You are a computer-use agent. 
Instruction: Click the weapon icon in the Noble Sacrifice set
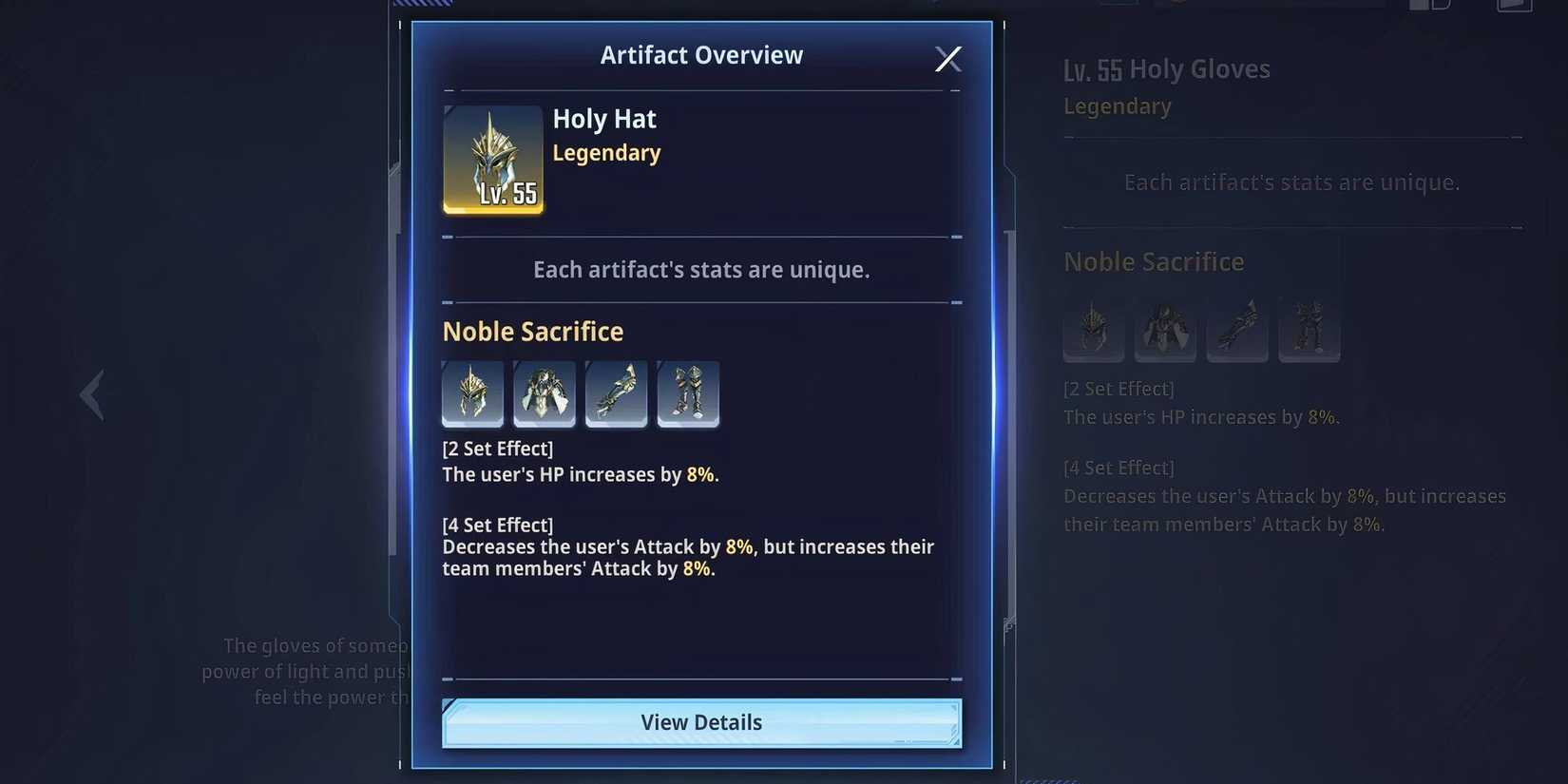point(616,393)
